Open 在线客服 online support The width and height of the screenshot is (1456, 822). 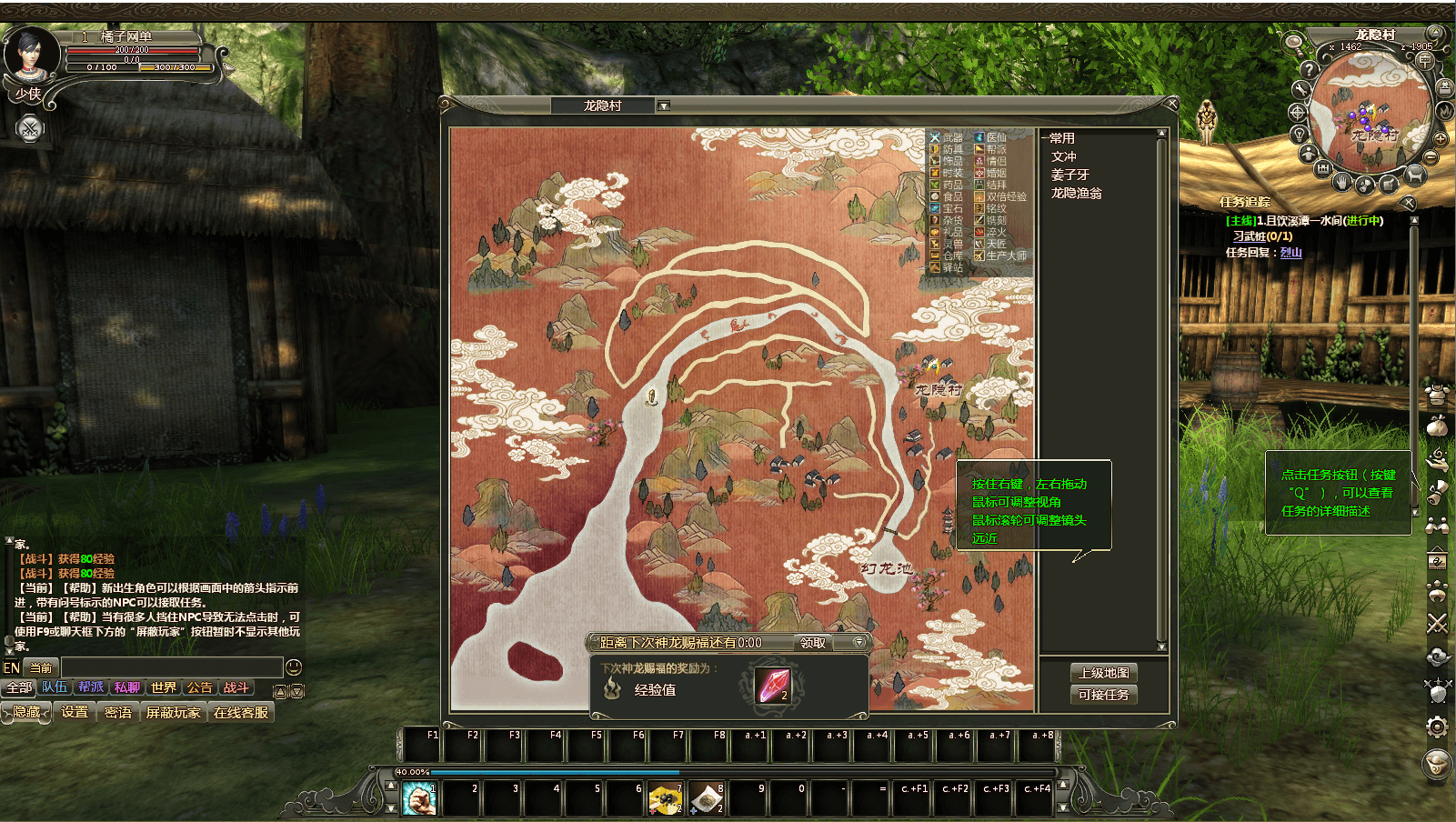point(241,712)
